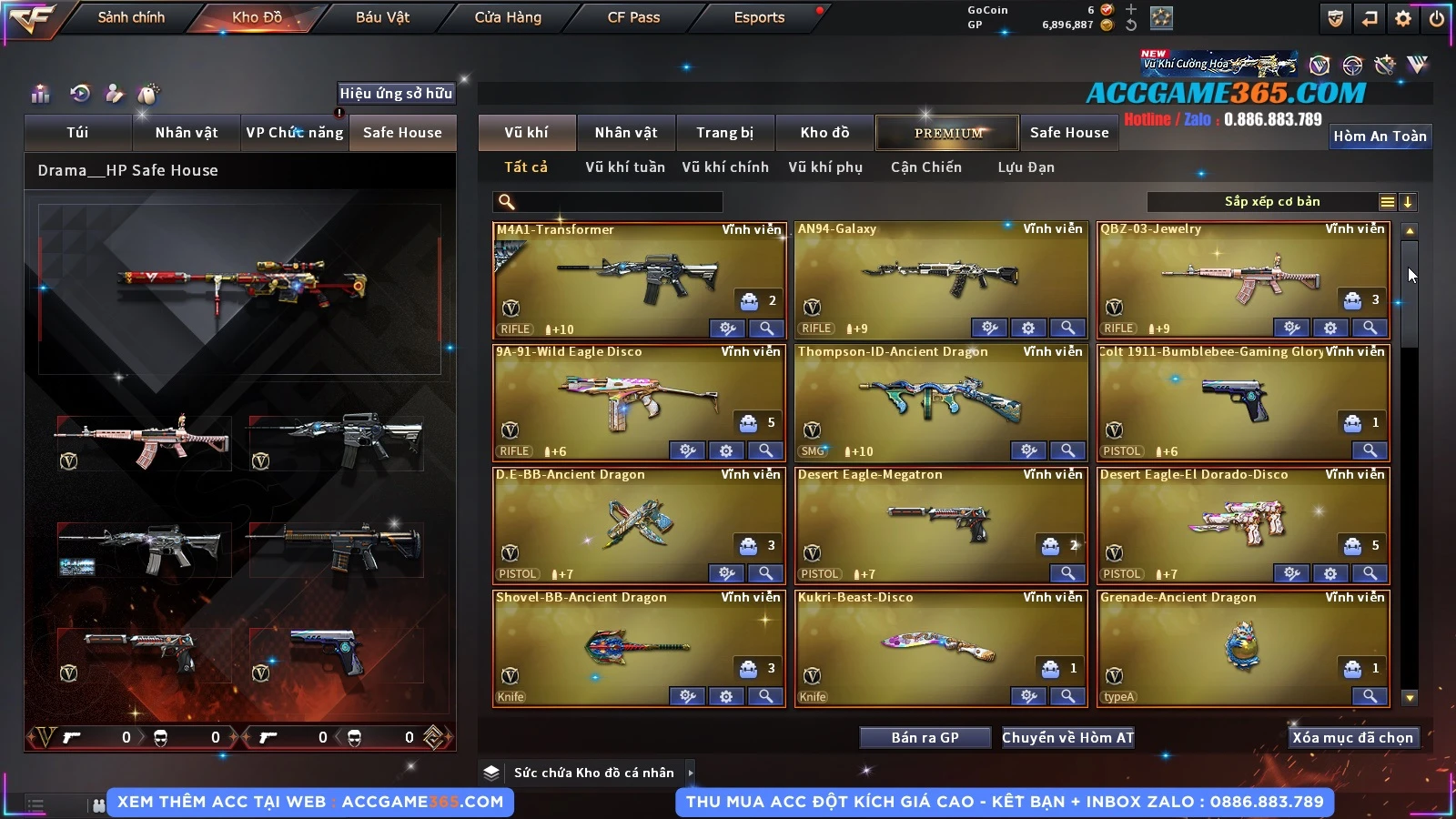Filter by Vũ khí chính

pos(725,167)
